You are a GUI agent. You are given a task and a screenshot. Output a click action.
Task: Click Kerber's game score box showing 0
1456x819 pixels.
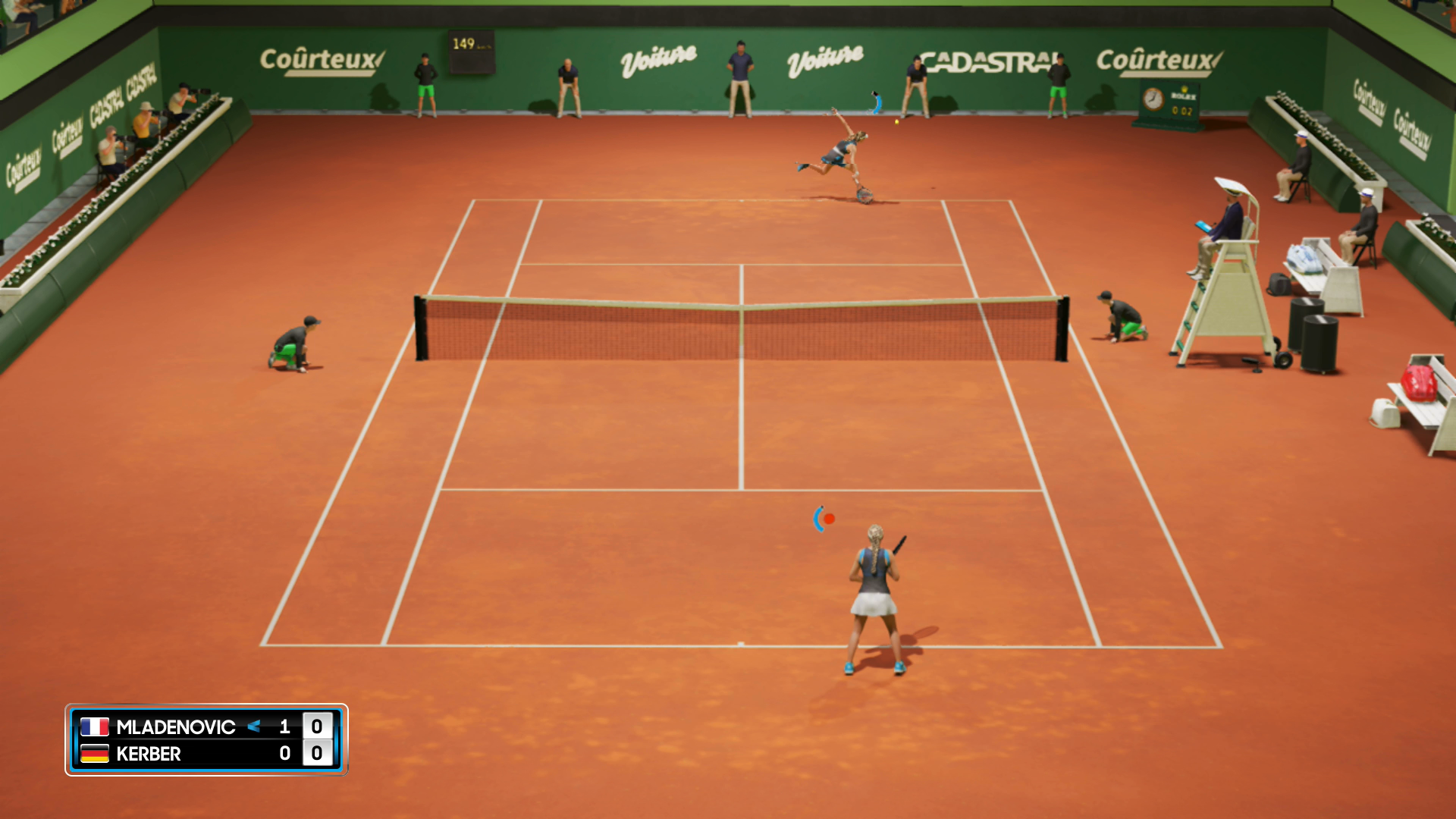pyautogui.click(x=316, y=753)
